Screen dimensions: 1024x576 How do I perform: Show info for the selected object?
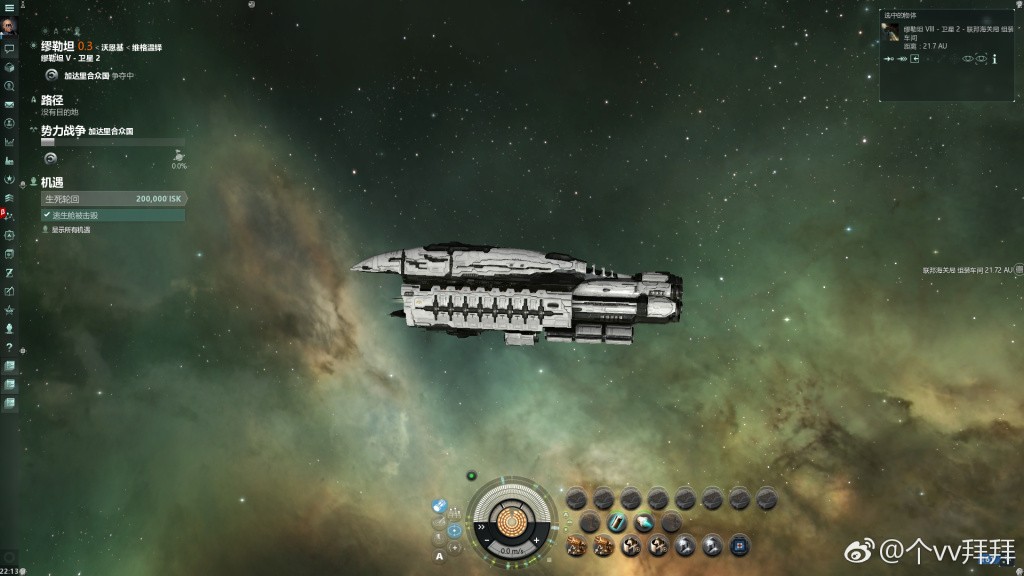(x=995, y=59)
